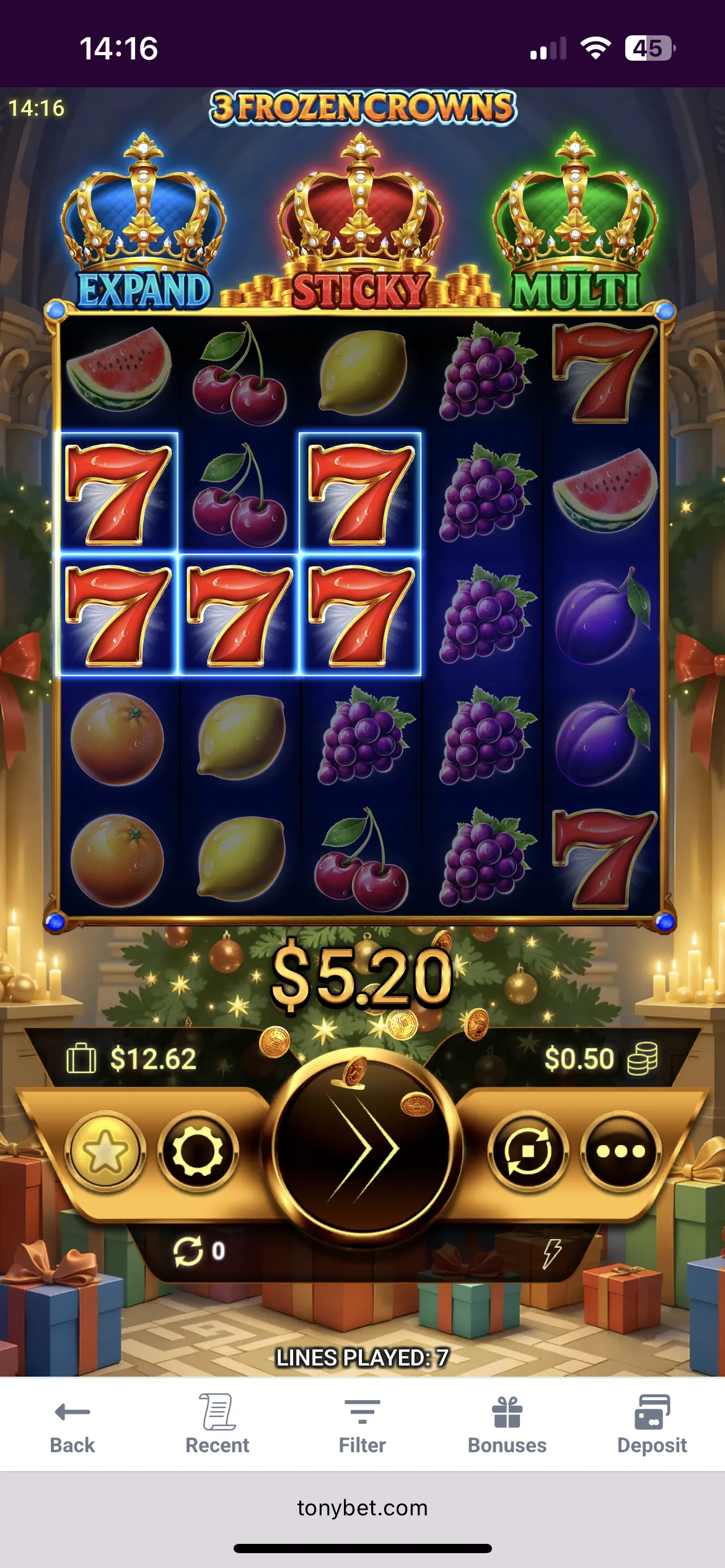The height and width of the screenshot is (1568, 725).
Task: Open the Filter option
Action: coord(362,1424)
